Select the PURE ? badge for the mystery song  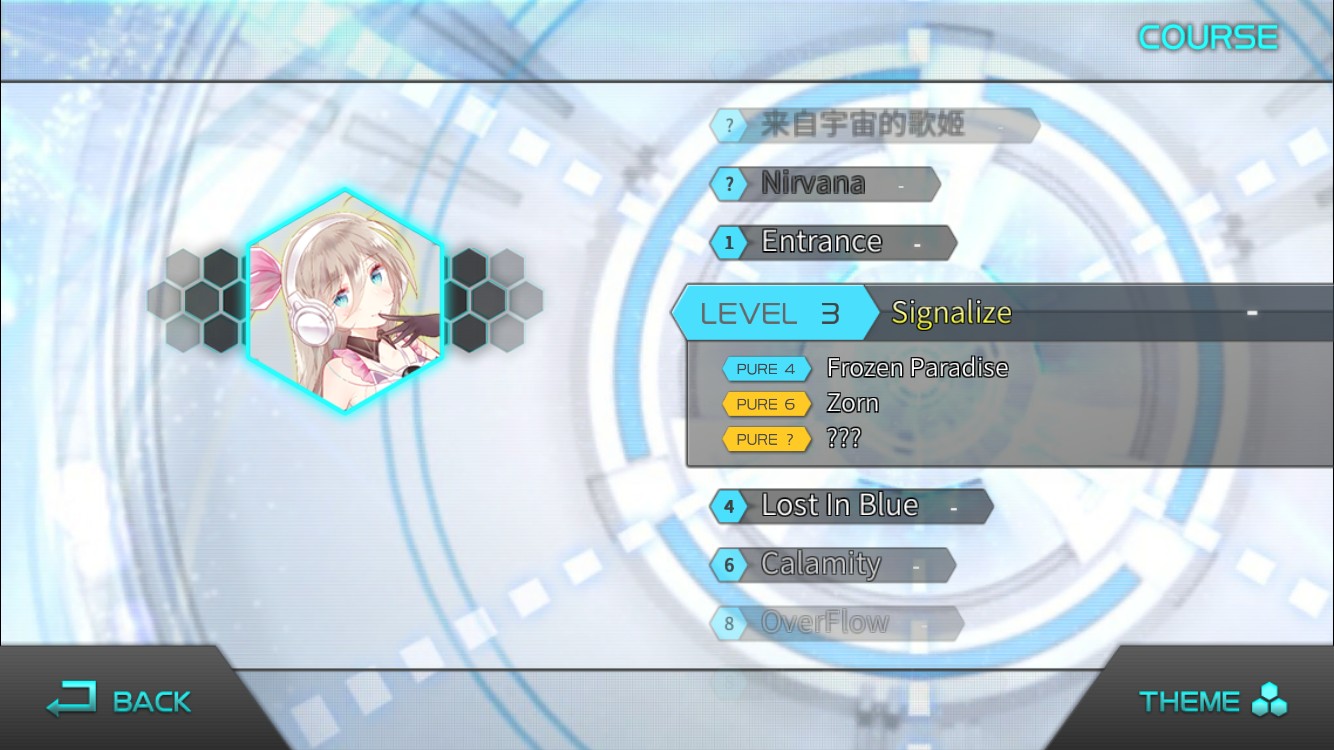(x=766, y=439)
